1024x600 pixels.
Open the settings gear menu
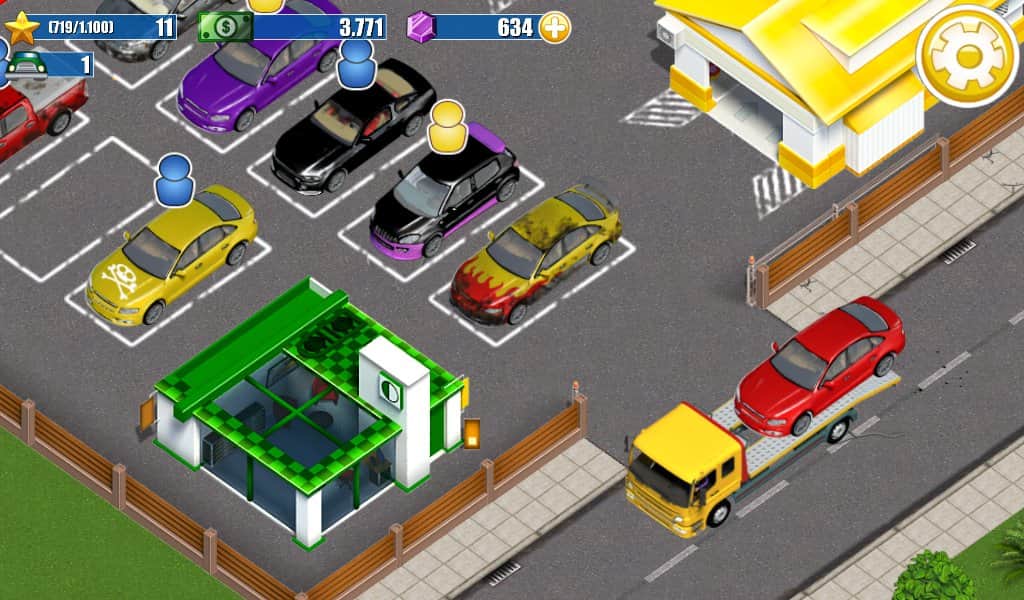[x=967, y=55]
